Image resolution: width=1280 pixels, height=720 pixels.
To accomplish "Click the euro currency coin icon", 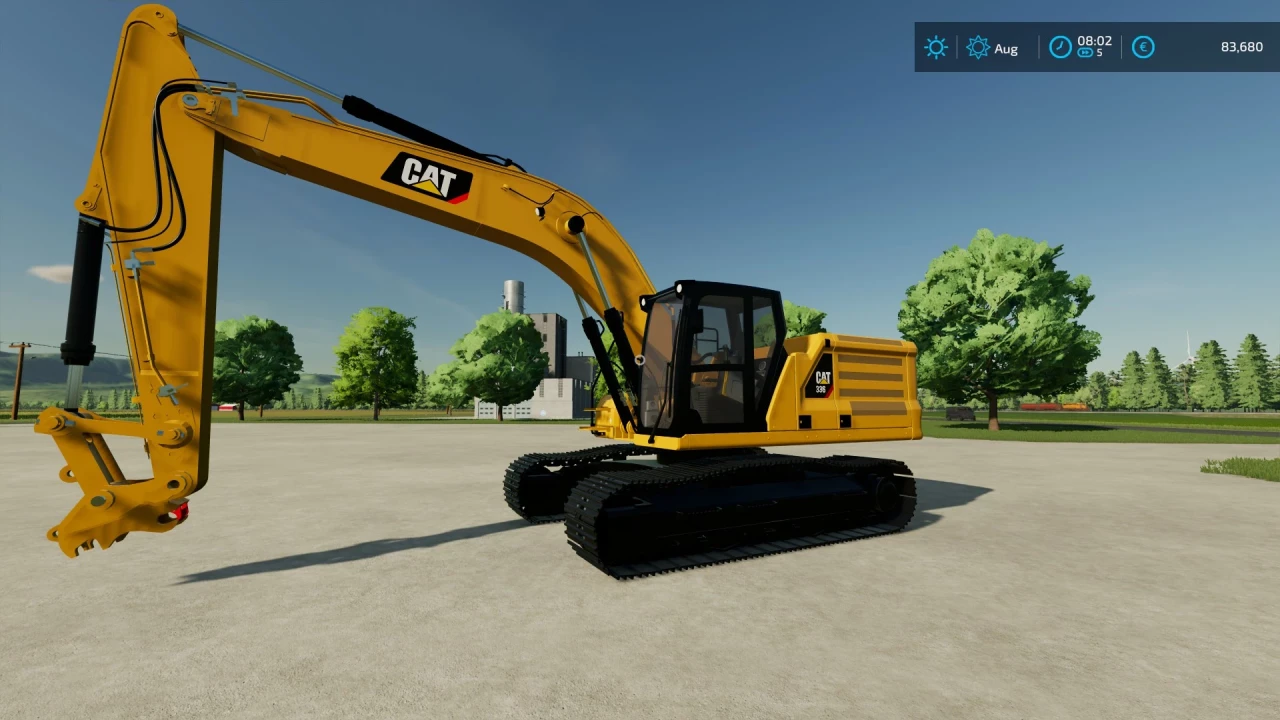I will tap(1143, 47).
